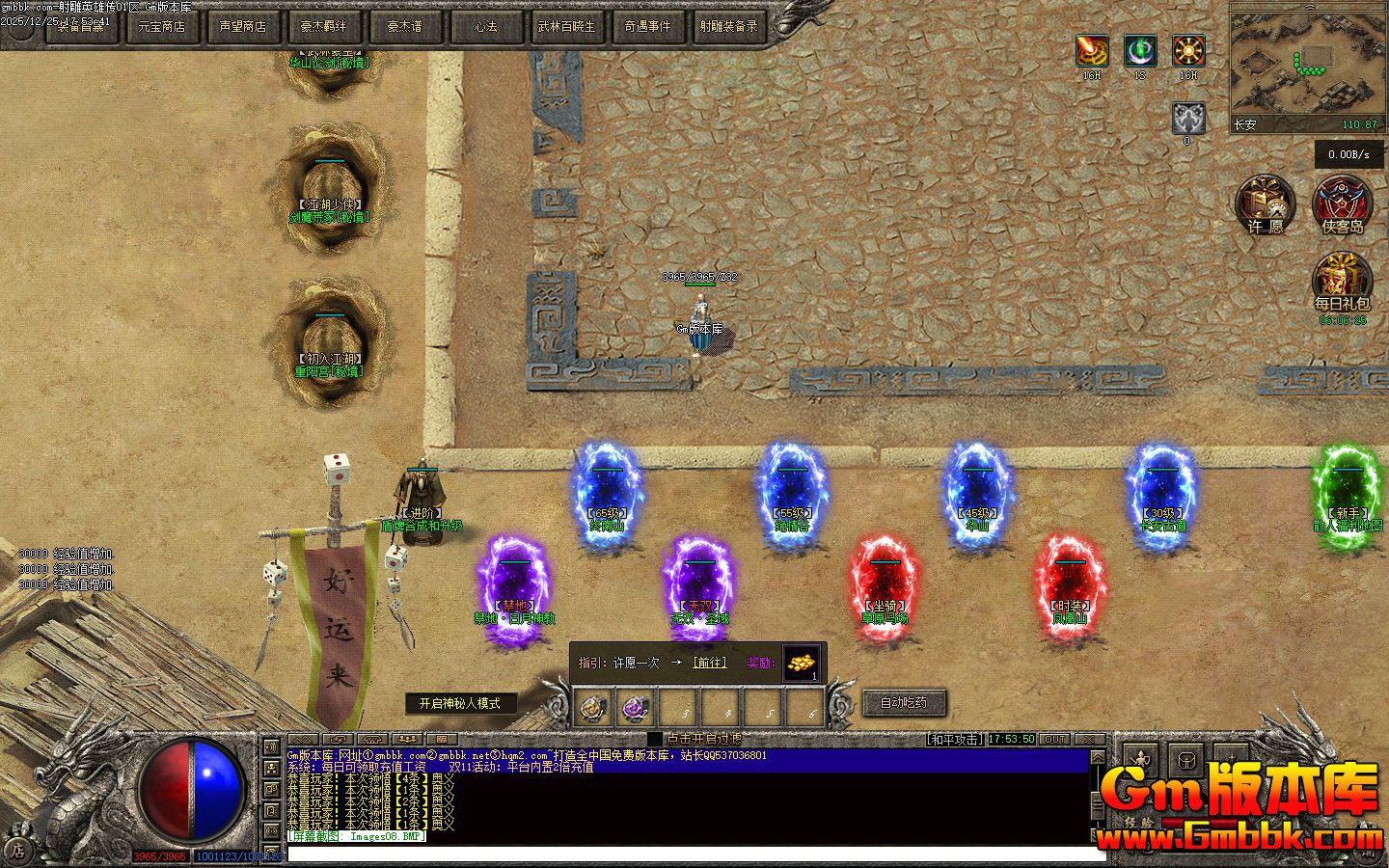Open the 武林百晓生 menu
The image size is (1389, 868).
pyautogui.click(x=567, y=27)
